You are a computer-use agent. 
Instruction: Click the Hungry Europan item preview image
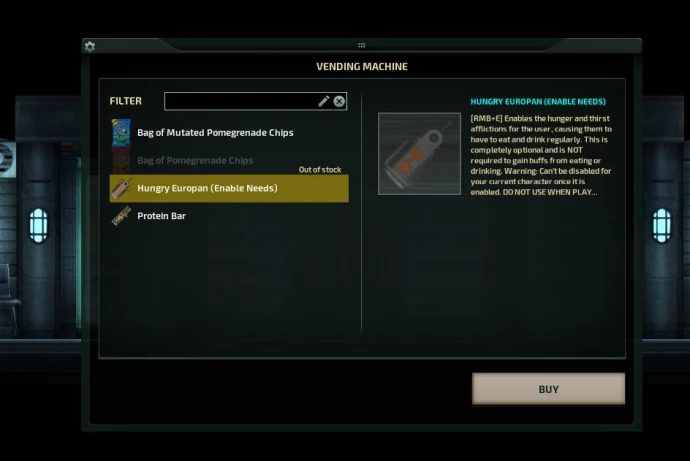(419, 153)
